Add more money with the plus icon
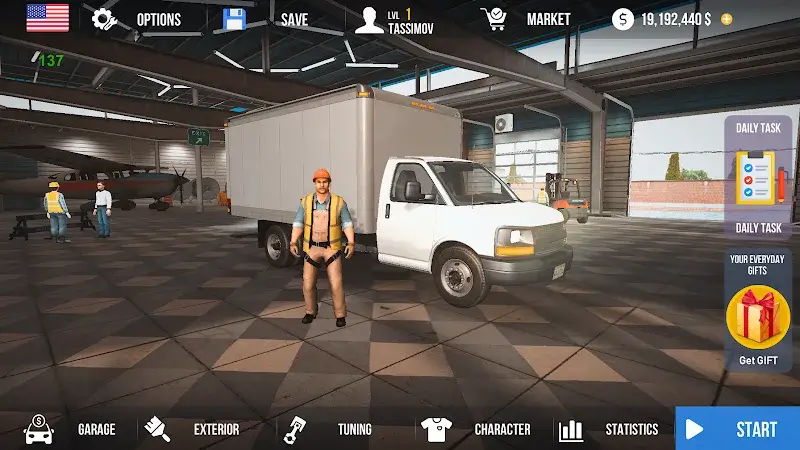The image size is (800, 450). [x=726, y=19]
